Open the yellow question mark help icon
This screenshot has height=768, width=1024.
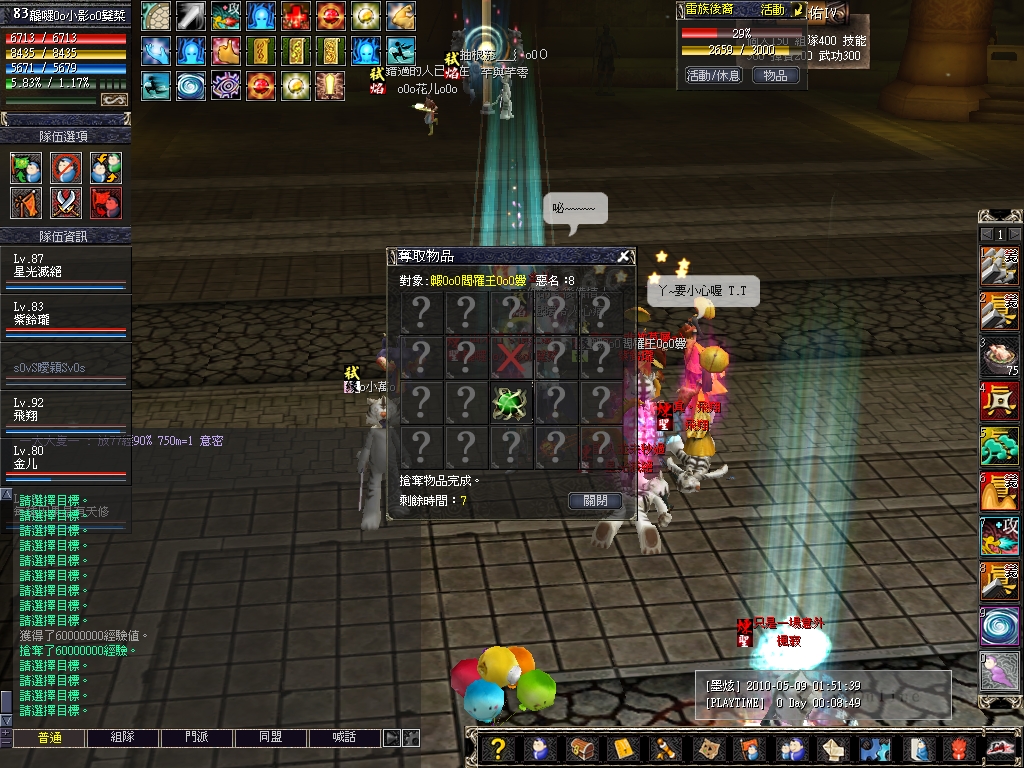(x=499, y=749)
